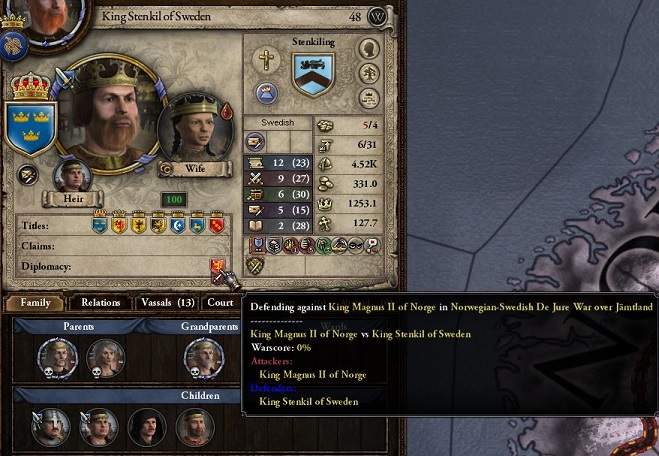This screenshot has height=456, width=659.
Task: Open the Relations tab
Action: click(x=101, y=303)
